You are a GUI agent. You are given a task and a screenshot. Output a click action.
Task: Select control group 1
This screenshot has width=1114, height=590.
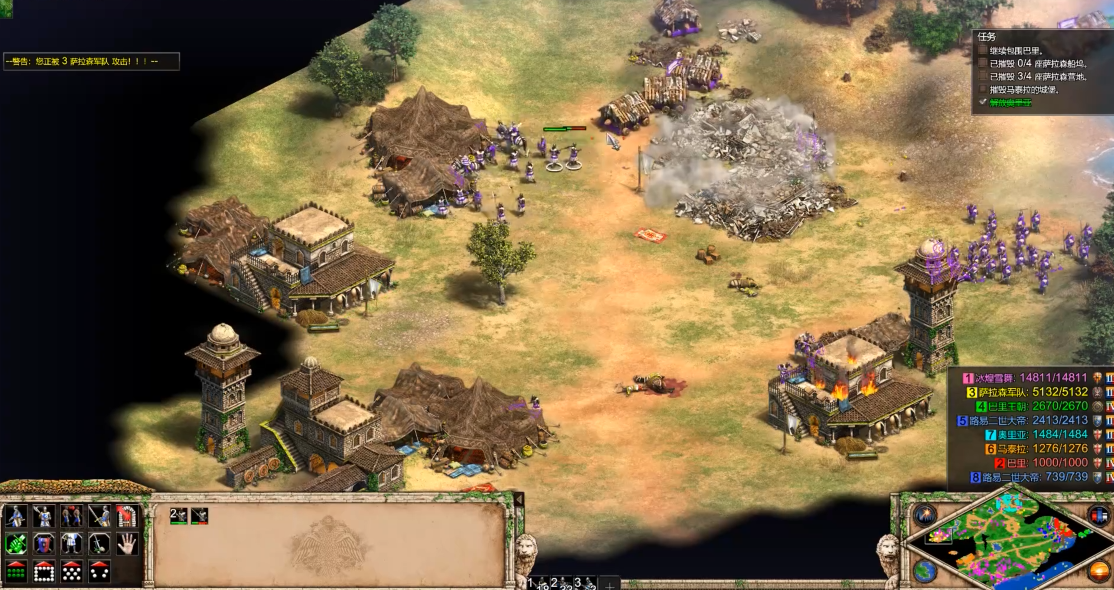[535, 583]
